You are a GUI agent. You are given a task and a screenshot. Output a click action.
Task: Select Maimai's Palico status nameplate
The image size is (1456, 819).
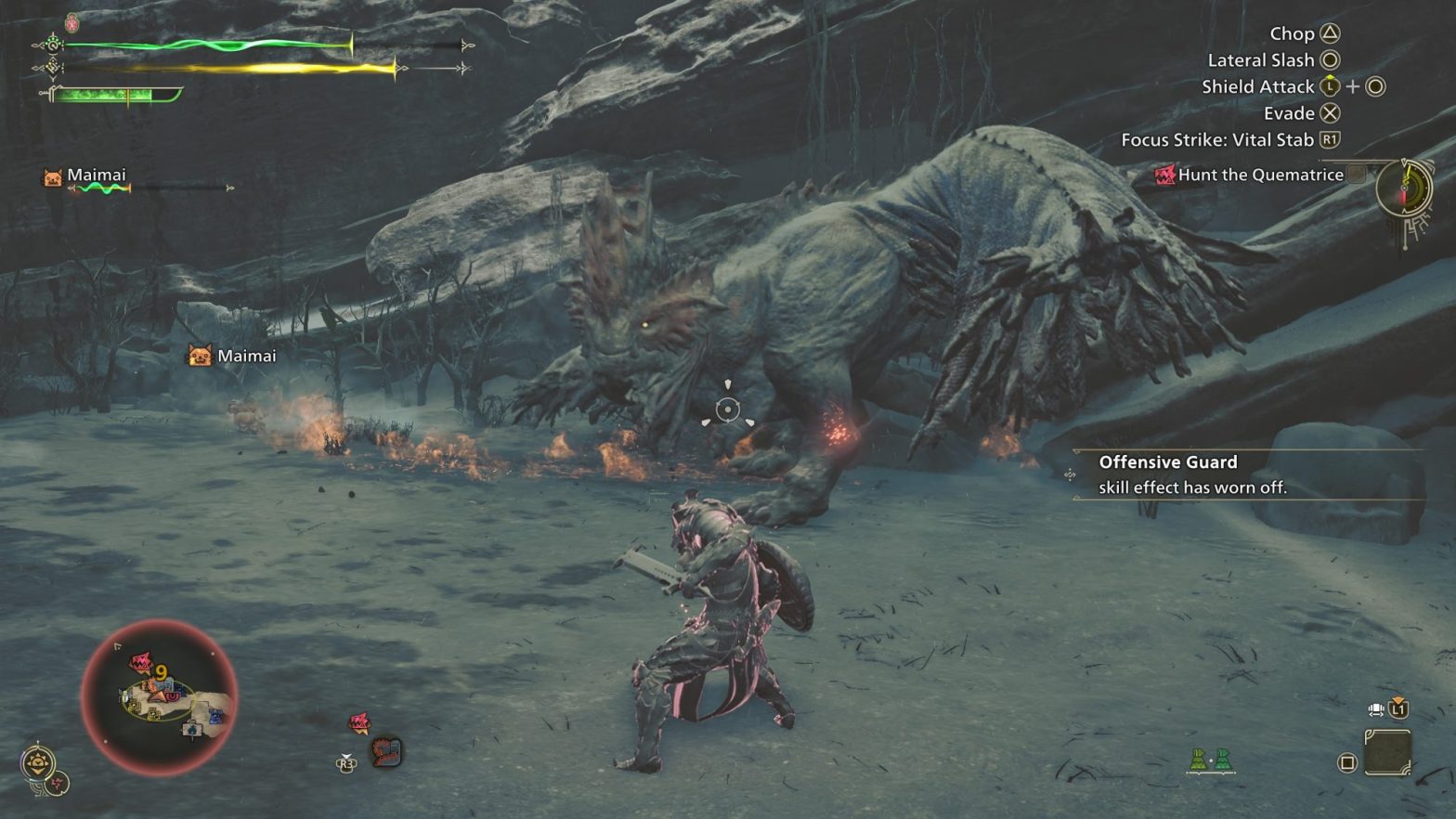96,175
